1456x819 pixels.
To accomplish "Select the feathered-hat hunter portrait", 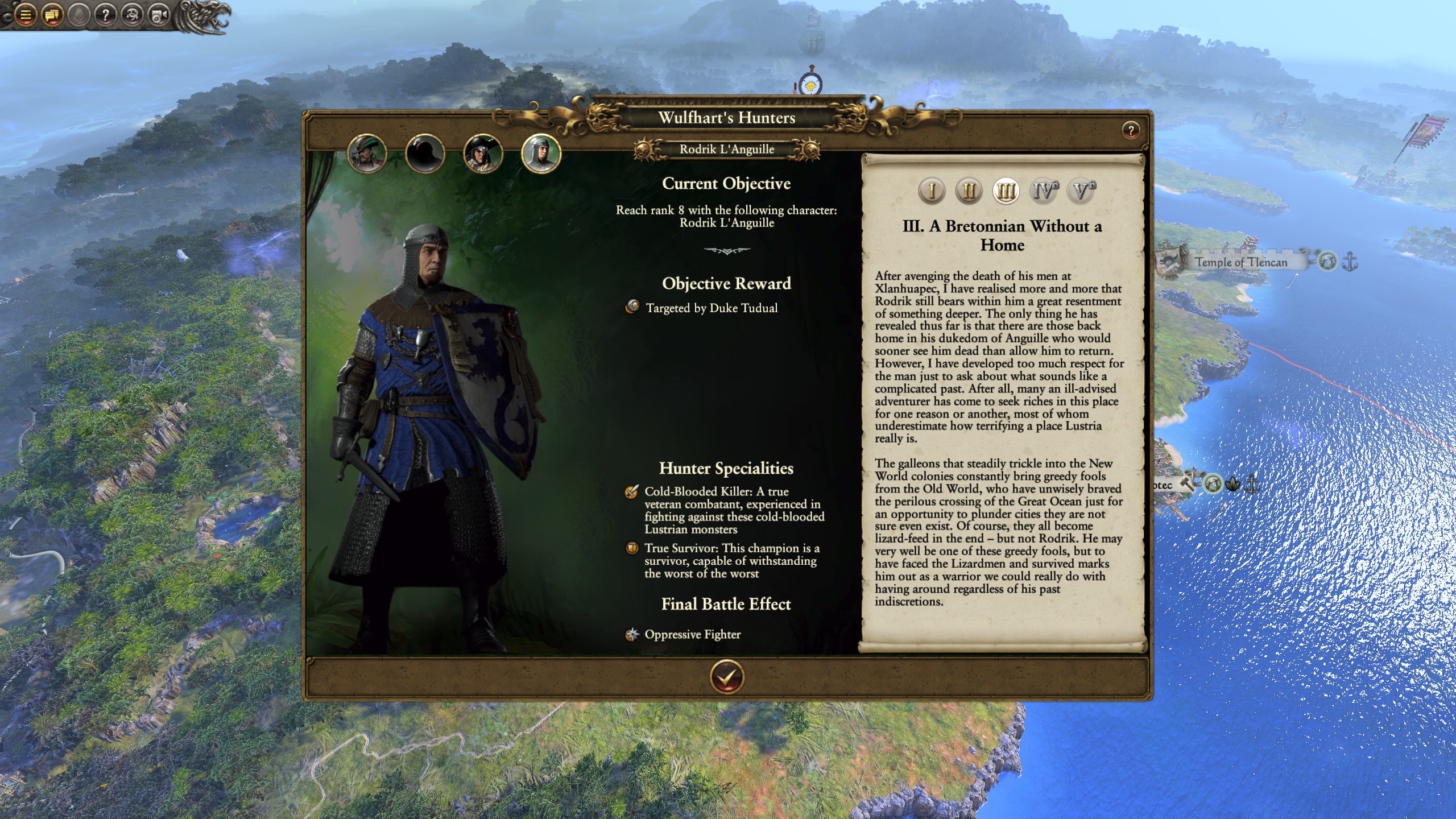I will click(x=367, y=153).
